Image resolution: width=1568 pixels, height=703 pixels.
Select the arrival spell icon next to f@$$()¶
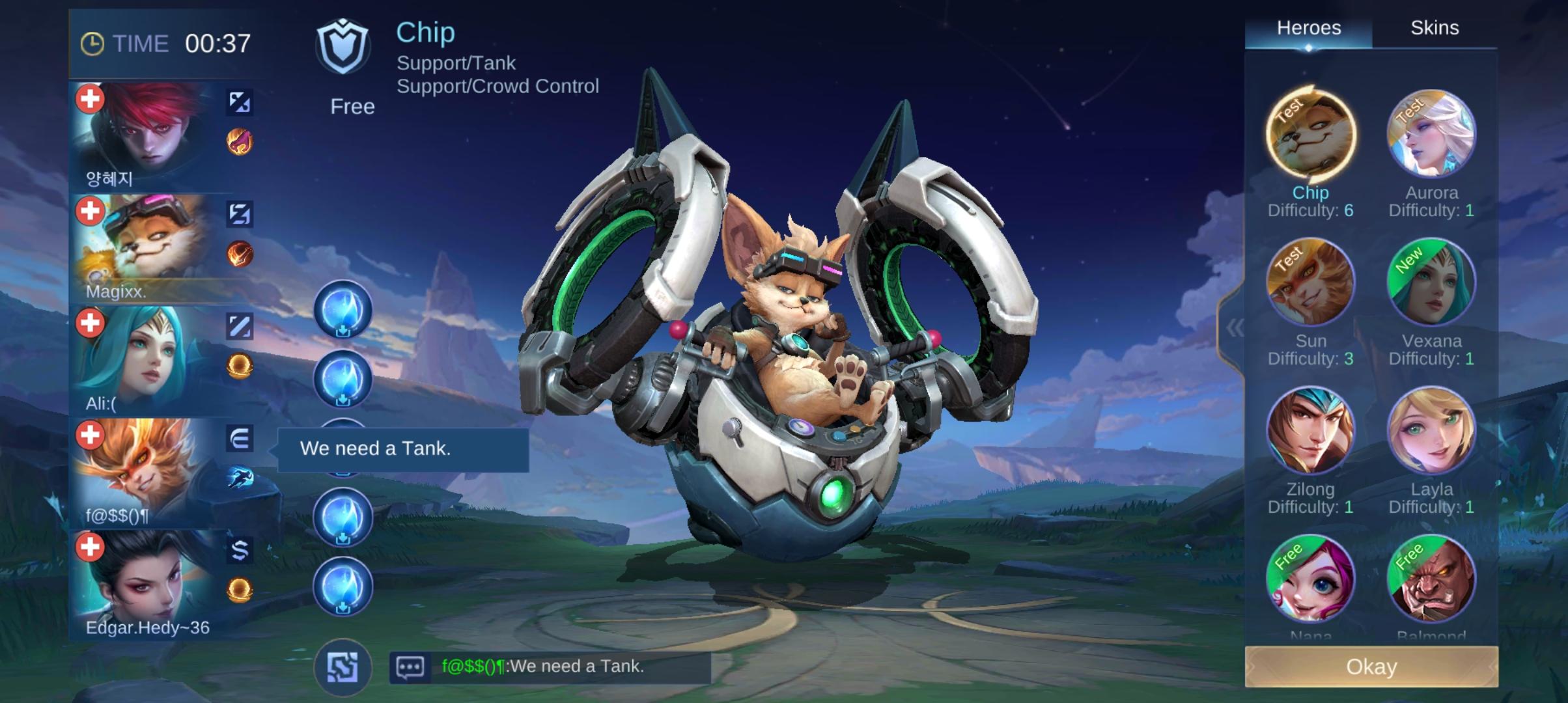coord(240,477)
